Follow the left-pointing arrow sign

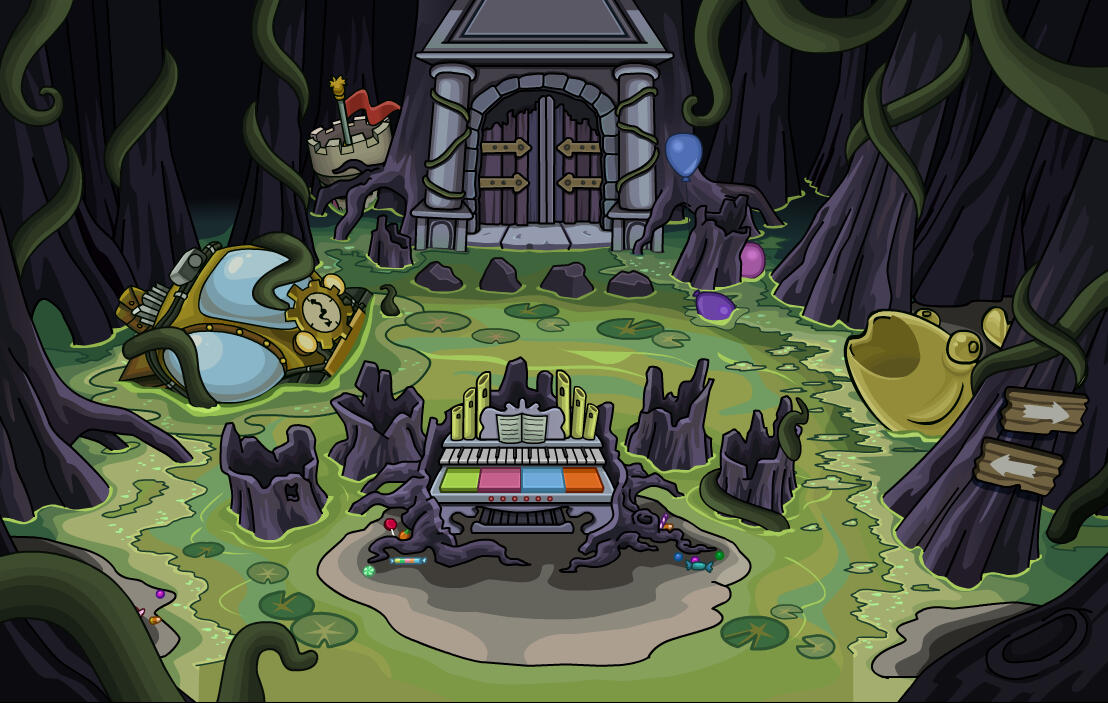[x=1018, y=465]
